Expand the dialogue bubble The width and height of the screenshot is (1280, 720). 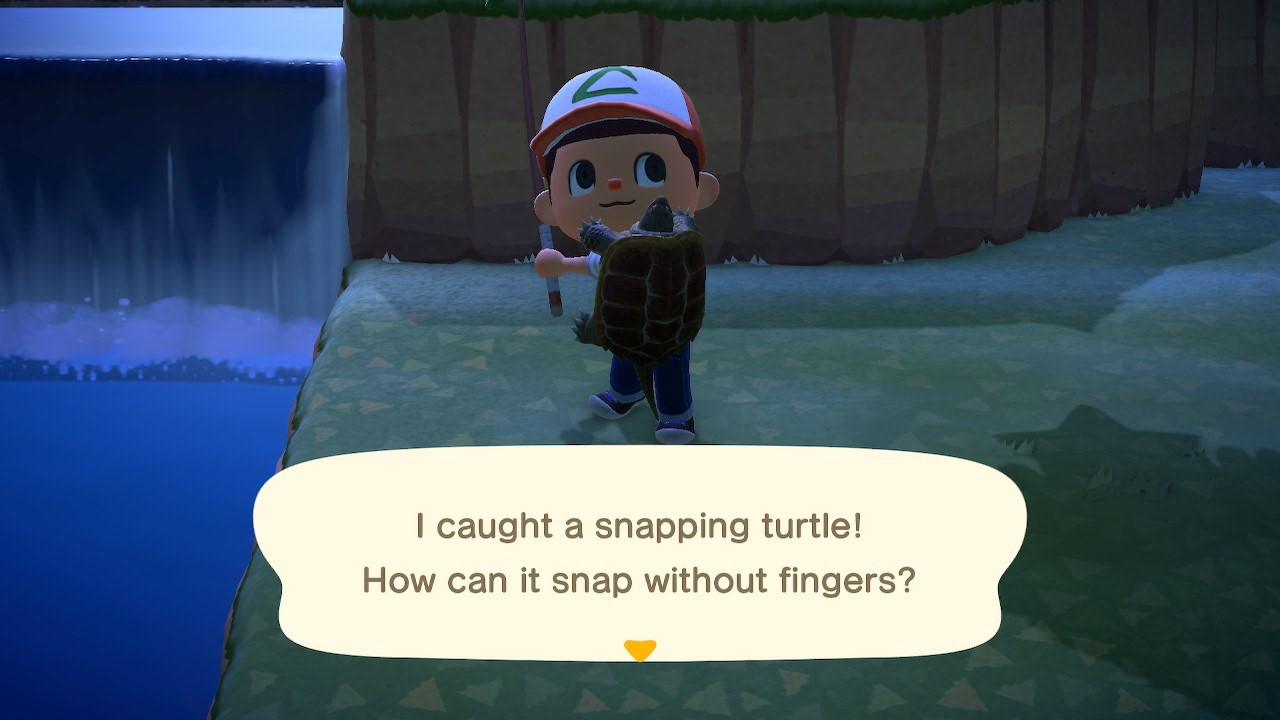click(x=640, y=555)
